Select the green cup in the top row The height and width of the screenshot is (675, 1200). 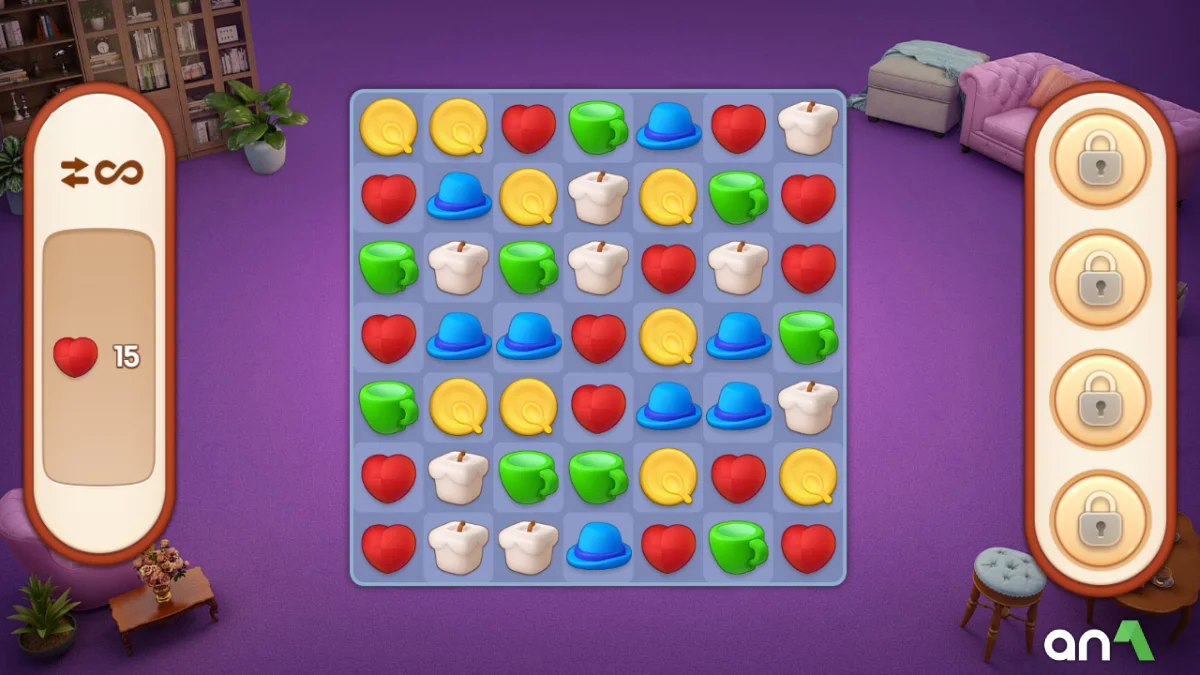click(598, 128)
